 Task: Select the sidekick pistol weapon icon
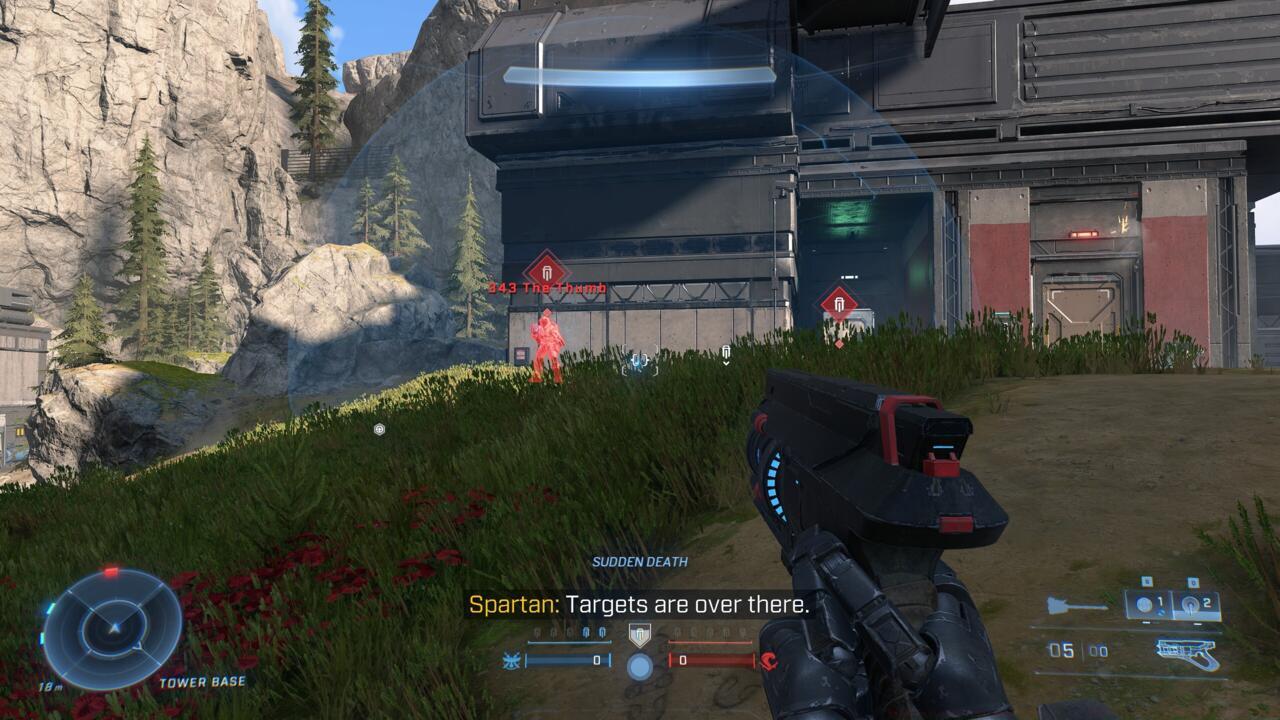pyautogui.click(x=1186, y=652)
